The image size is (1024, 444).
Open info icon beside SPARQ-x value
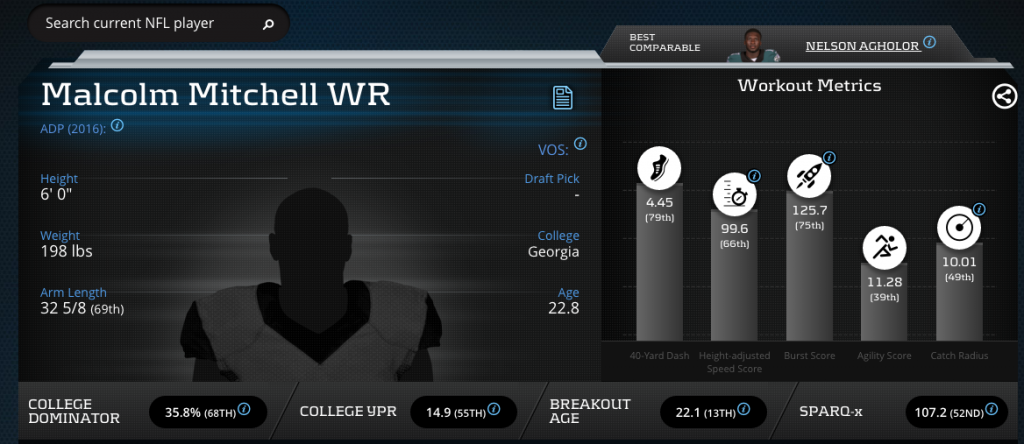tap(992, 410)
